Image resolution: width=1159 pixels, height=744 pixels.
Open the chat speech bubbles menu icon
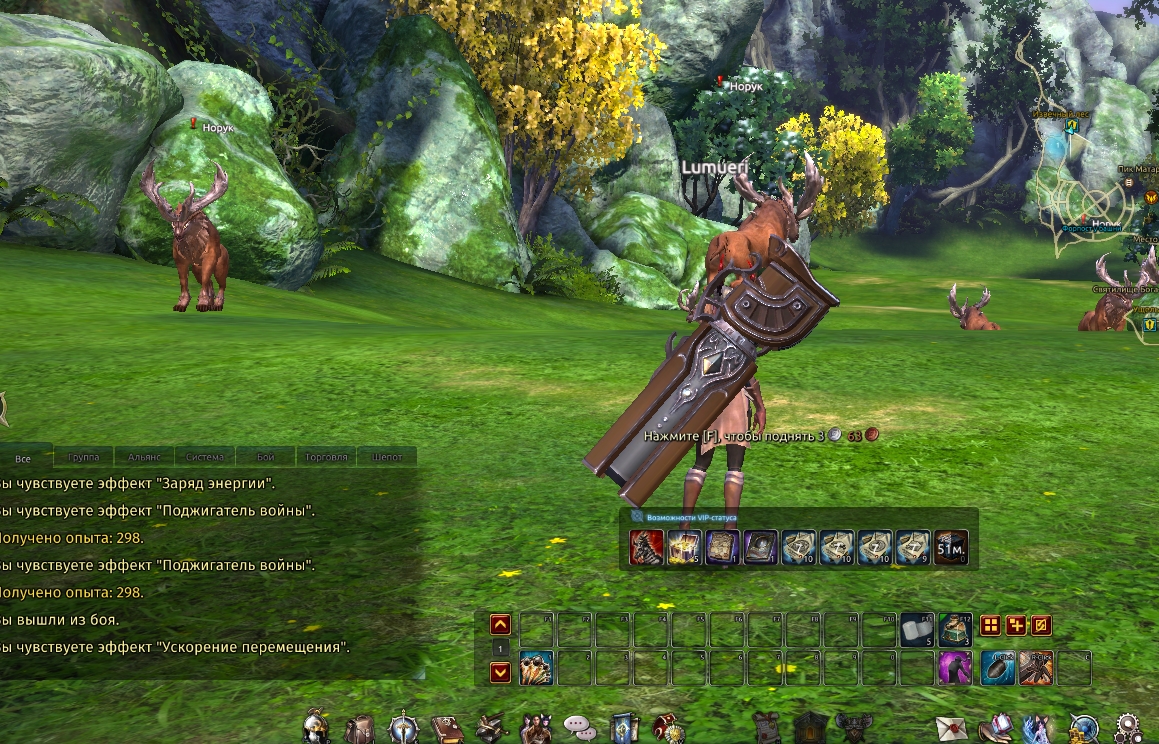click(580, 727)
